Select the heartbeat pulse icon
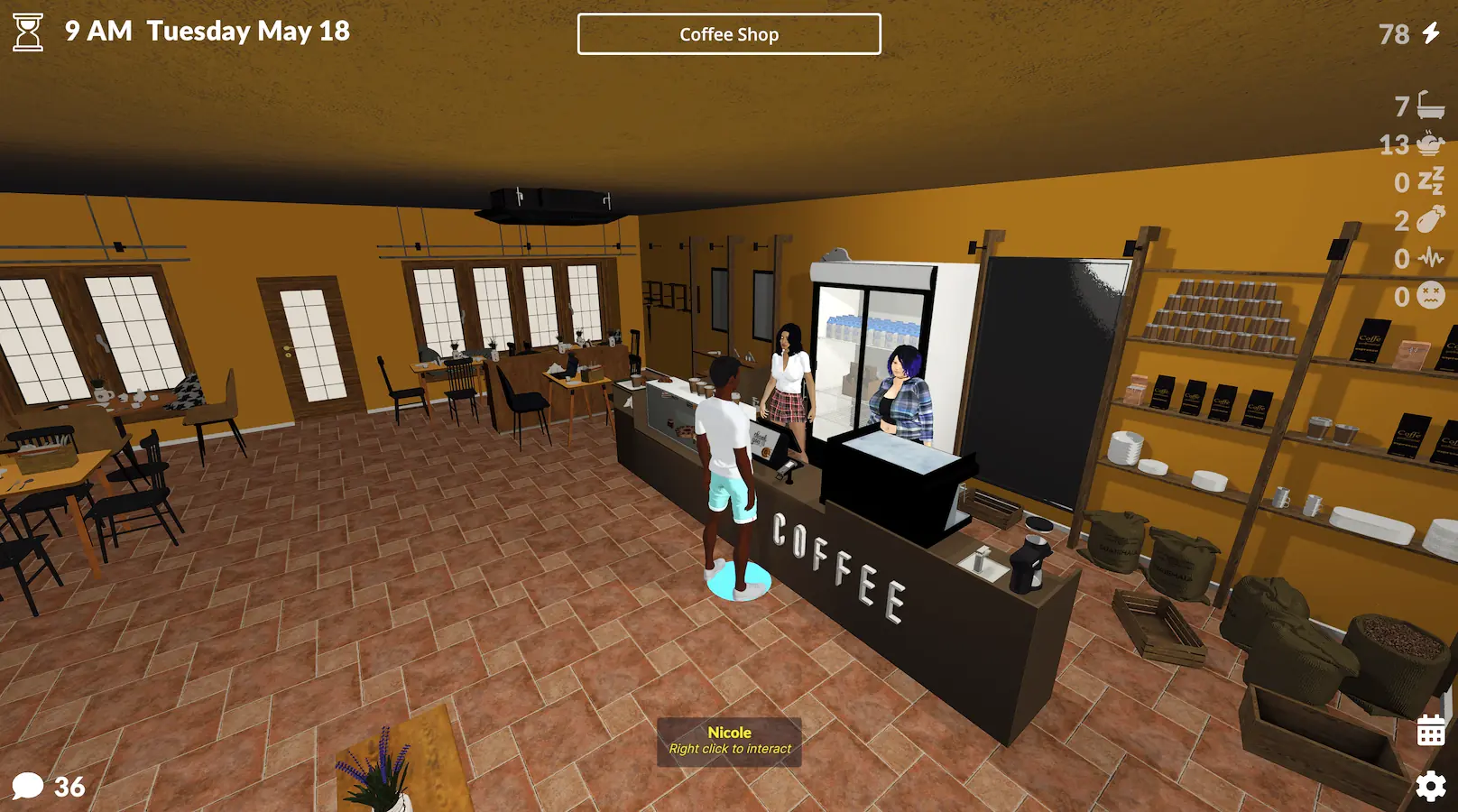The width and height of the screenshot is (1458, 812). 1431,258
